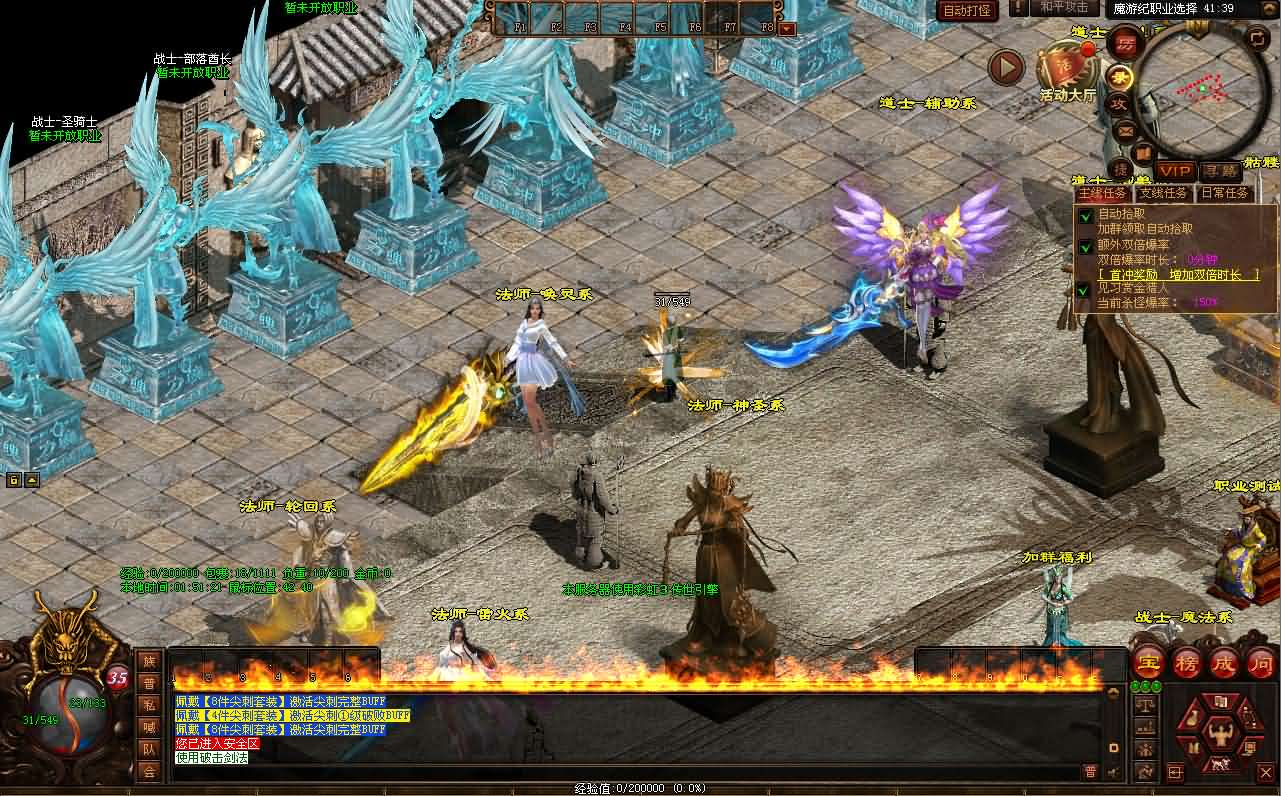Click the 自动打怪 auto-fight button

(x=967, y=11)
